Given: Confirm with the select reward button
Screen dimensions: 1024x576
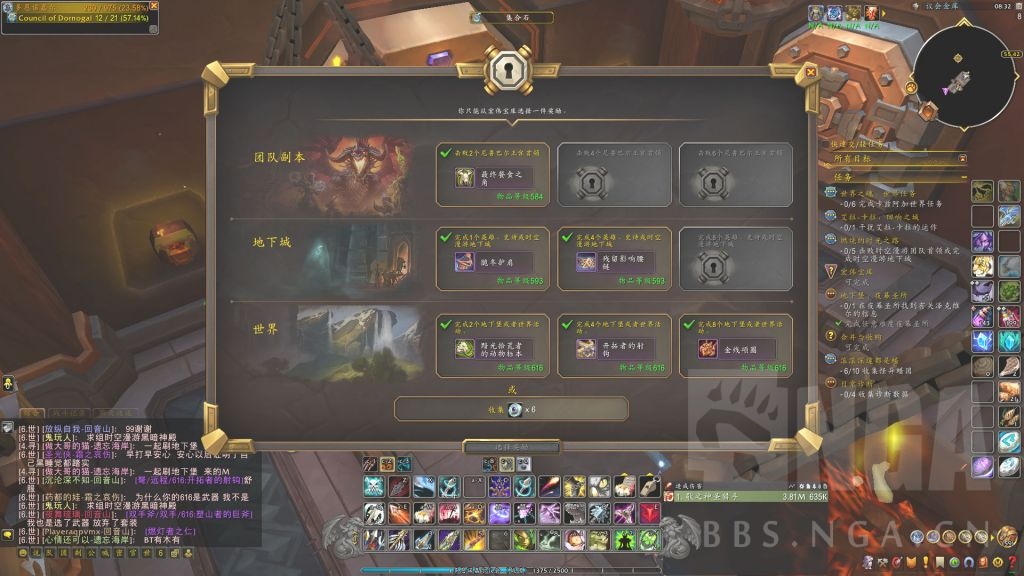Looking at the screenshot, I should 512,446.
